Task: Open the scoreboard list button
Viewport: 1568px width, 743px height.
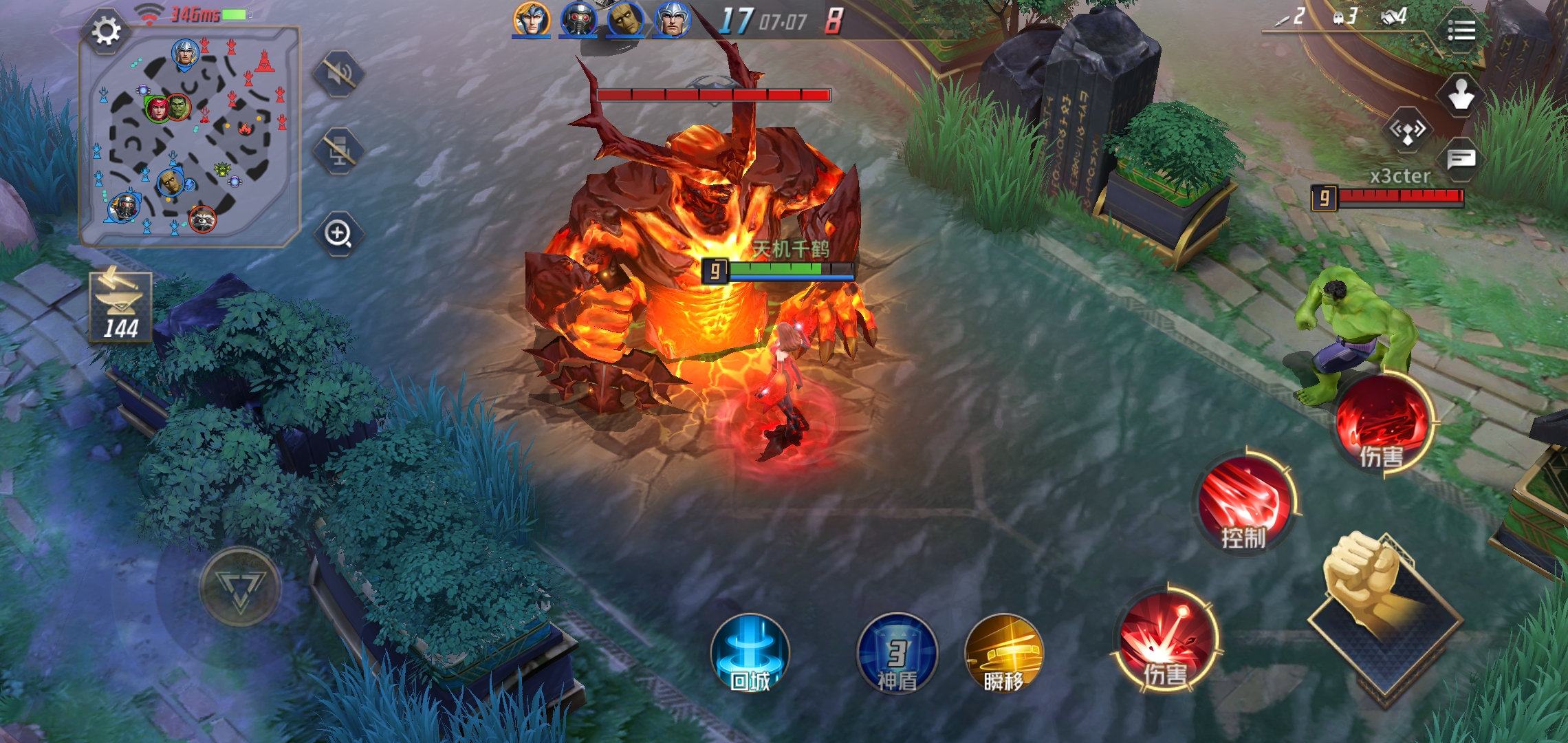Action: 1461,31
